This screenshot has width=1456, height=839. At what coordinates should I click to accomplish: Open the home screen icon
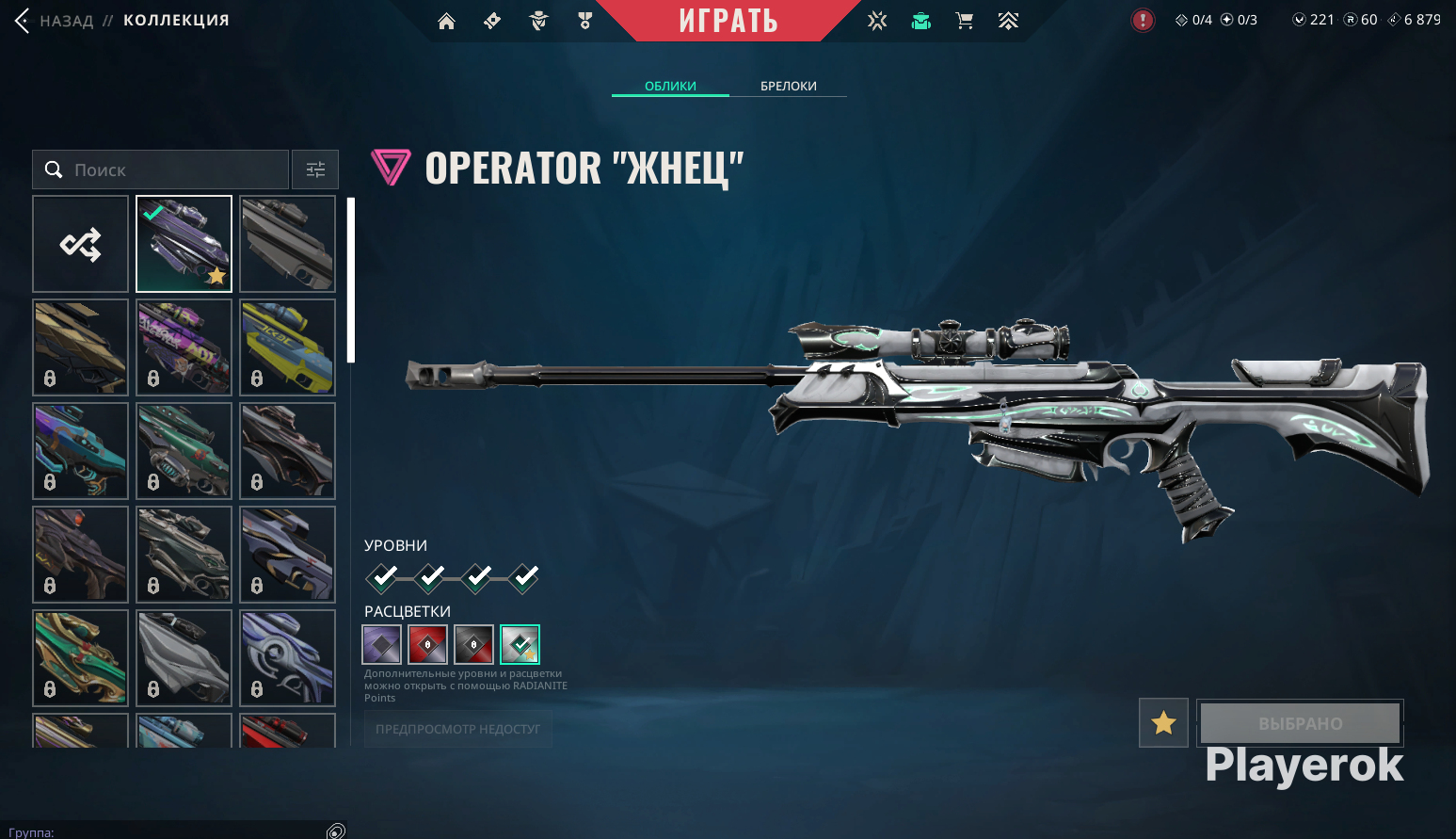[446, 21]
